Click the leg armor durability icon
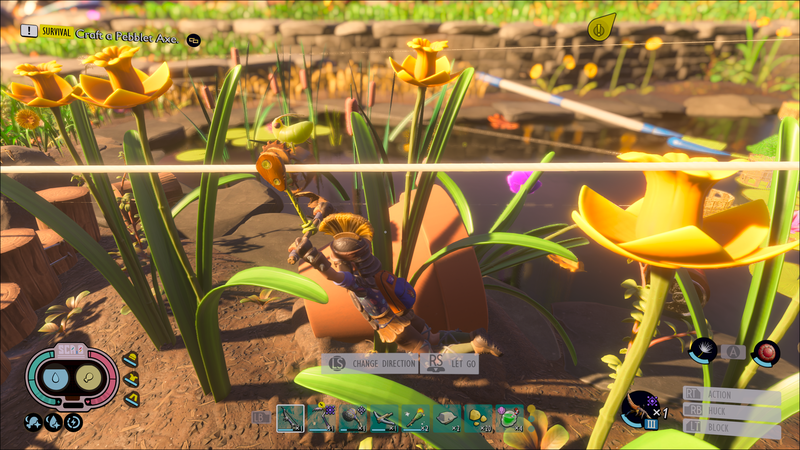 tap(129, 399)
